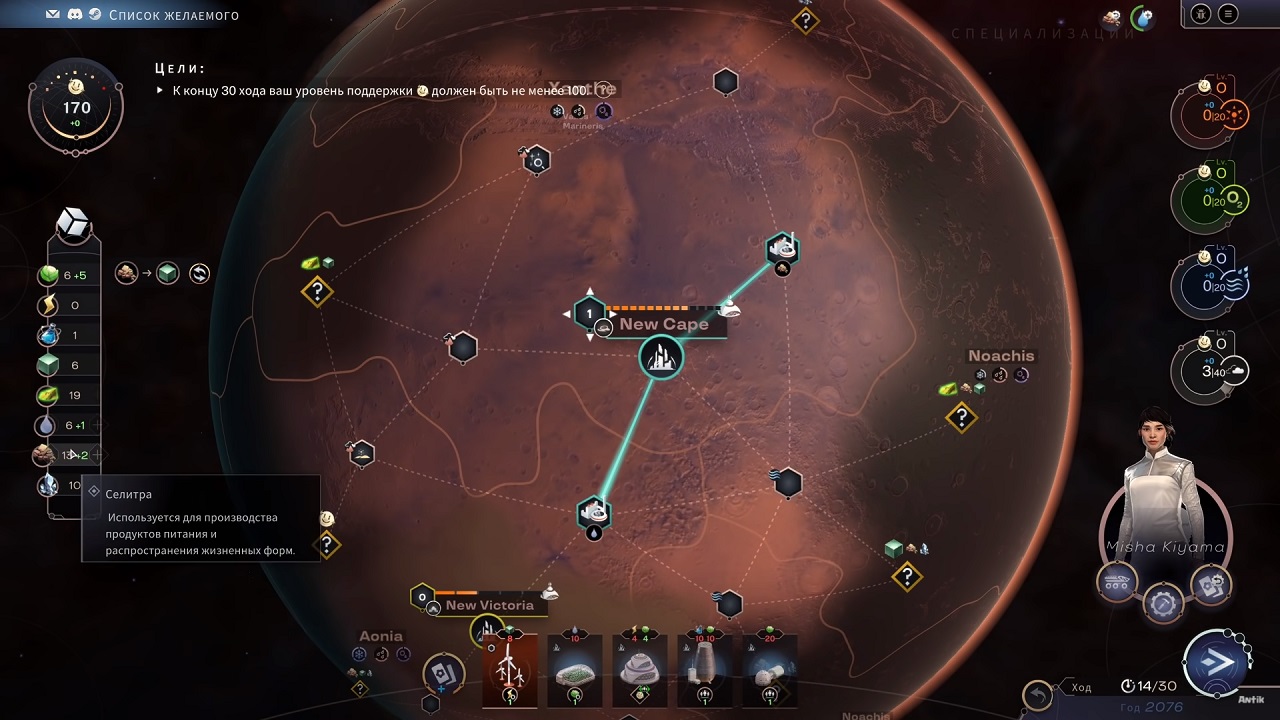Pick the domed habitat building card
This screenshot has height=720, width=1280.
[640, 670]
